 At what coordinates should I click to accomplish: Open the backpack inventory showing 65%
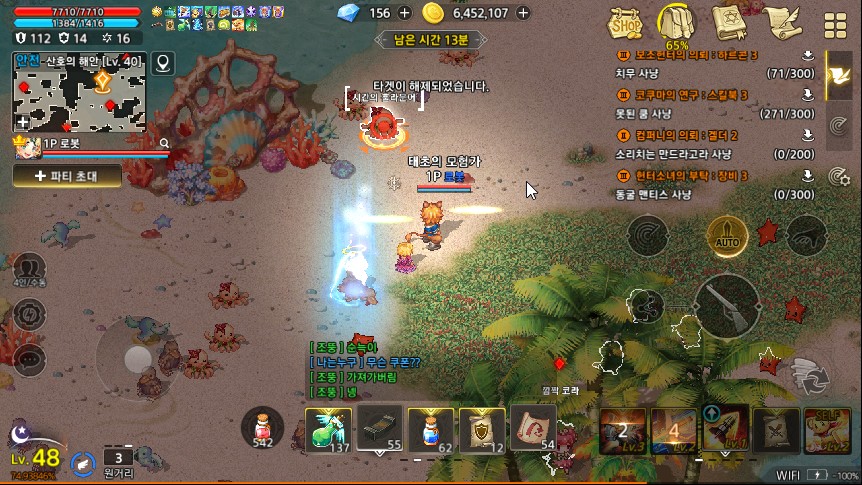coord(678,23)
